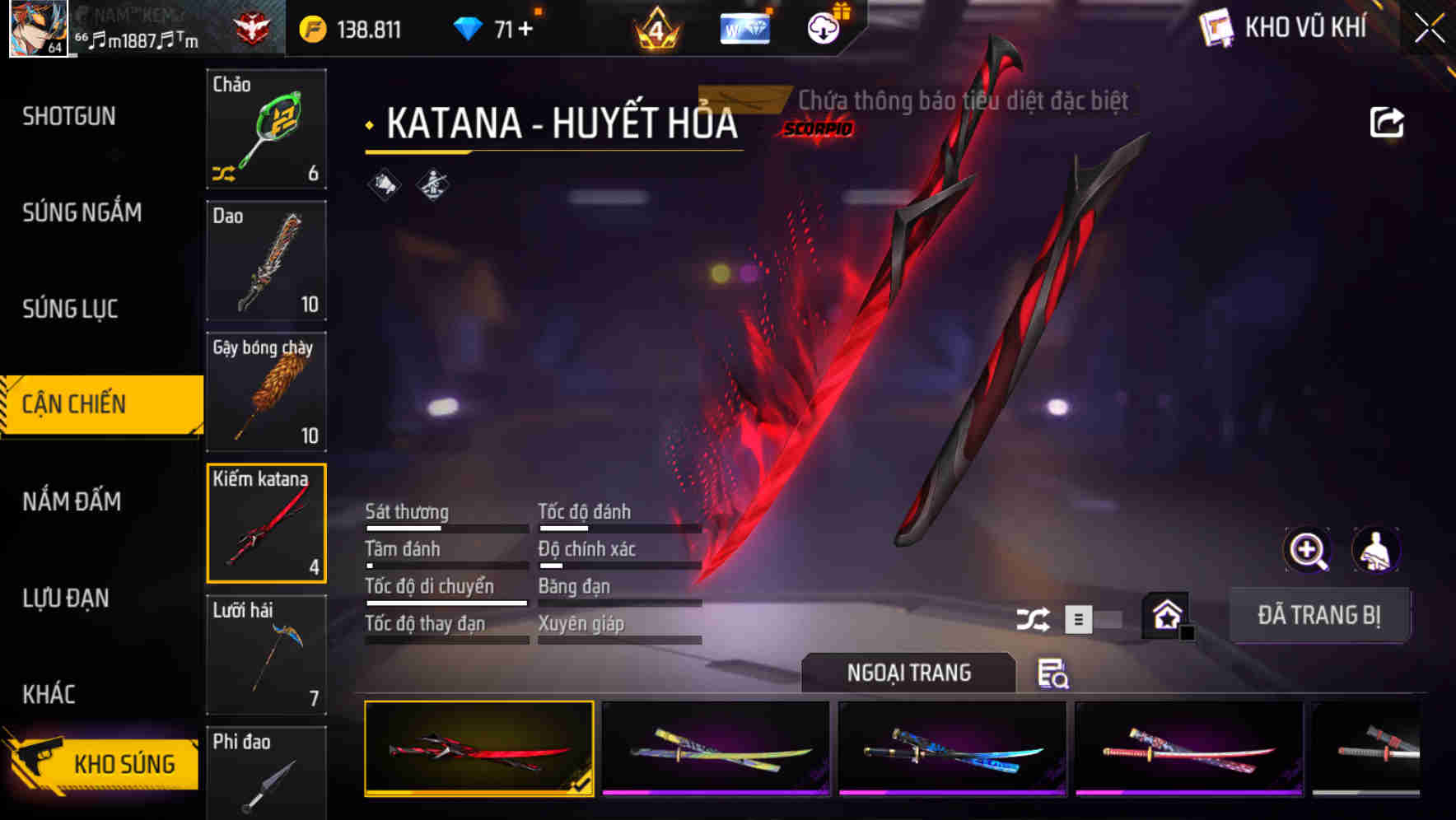The width and height of the screenshot is (1456, 820).
Task: Click the Weekly diamond event icon on top bar
Action: point(744,27)
